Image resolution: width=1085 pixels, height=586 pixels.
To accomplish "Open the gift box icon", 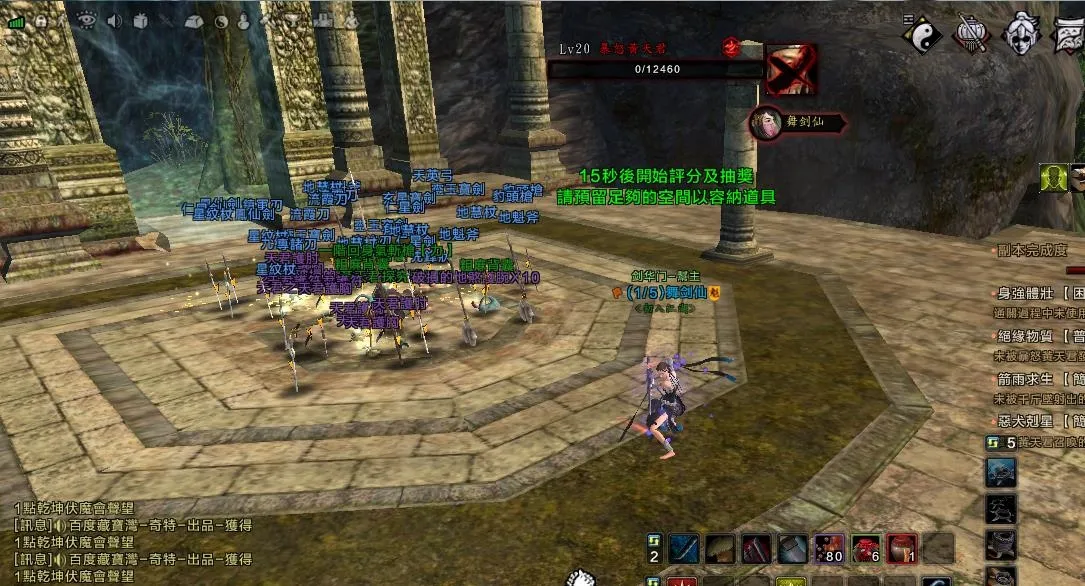I will (140, 21).
